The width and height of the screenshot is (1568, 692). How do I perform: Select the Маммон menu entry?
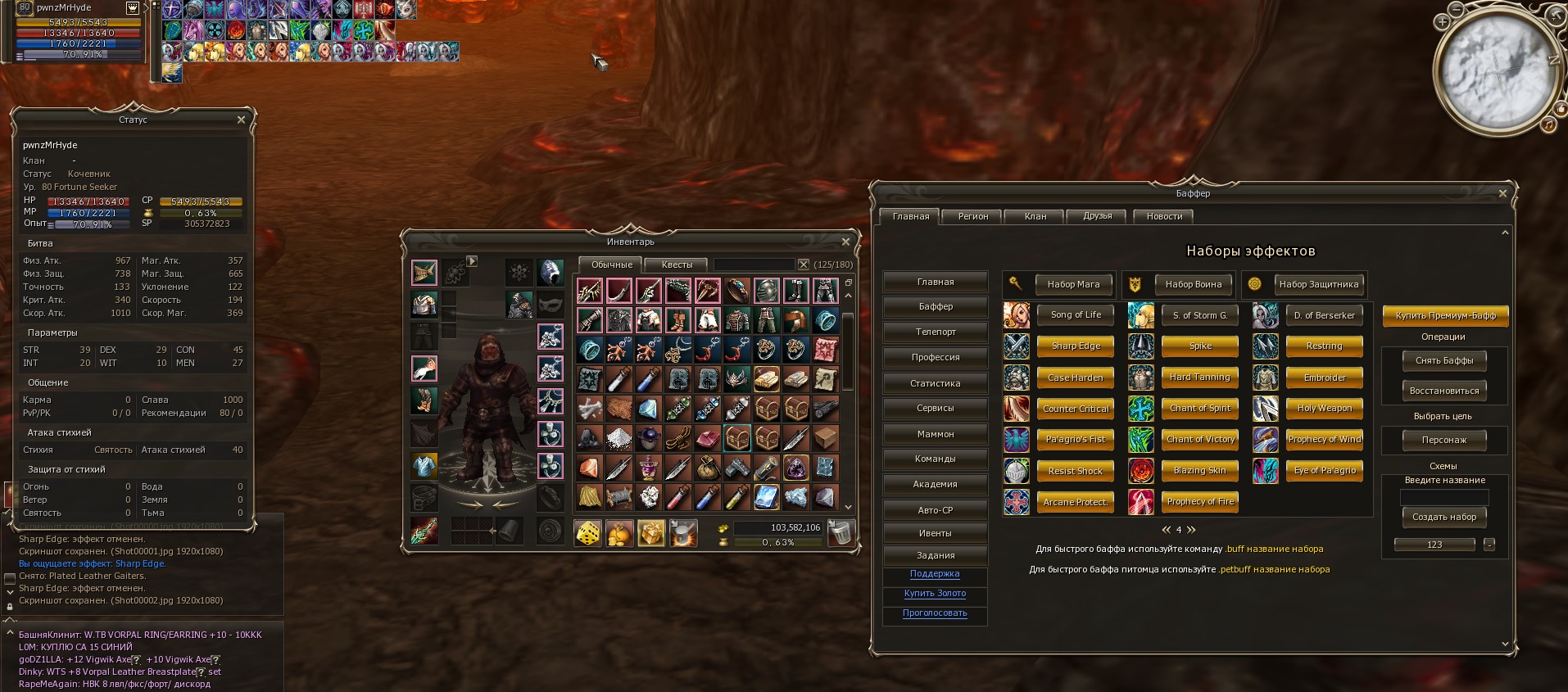point(936,434)
